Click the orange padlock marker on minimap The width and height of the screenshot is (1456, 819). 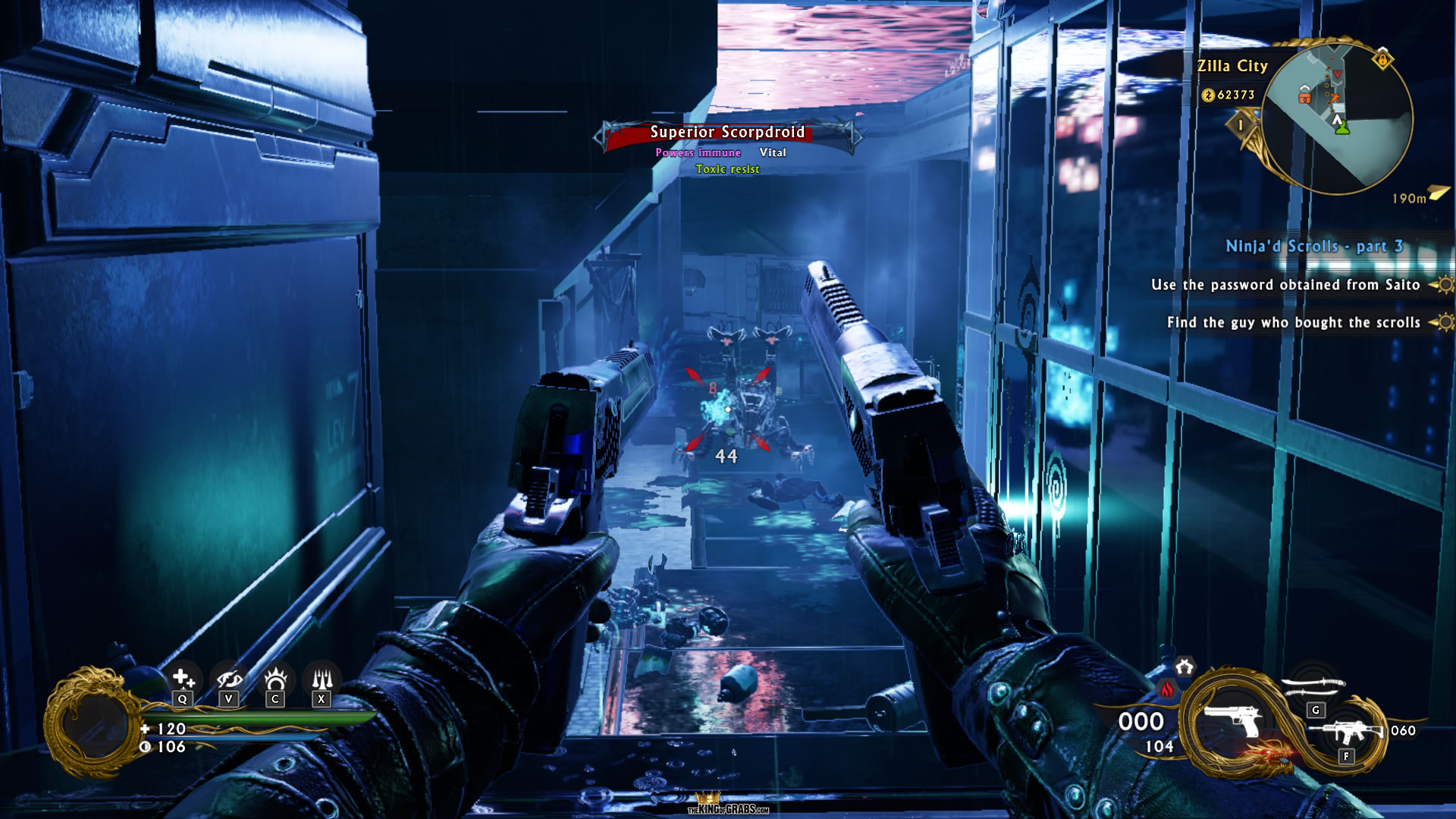(x=1382, y=59)
